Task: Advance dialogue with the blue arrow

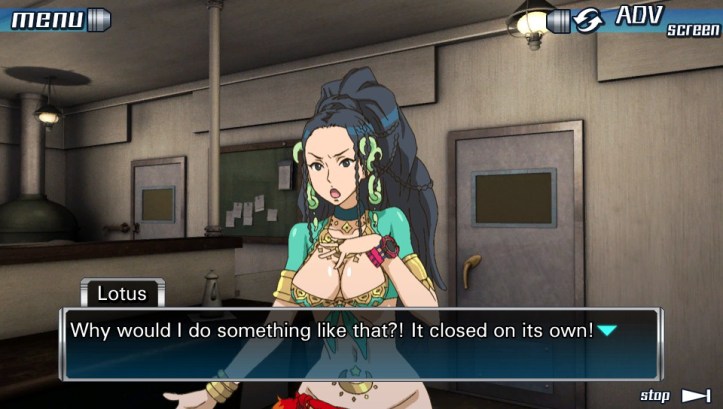Action: 607,330
